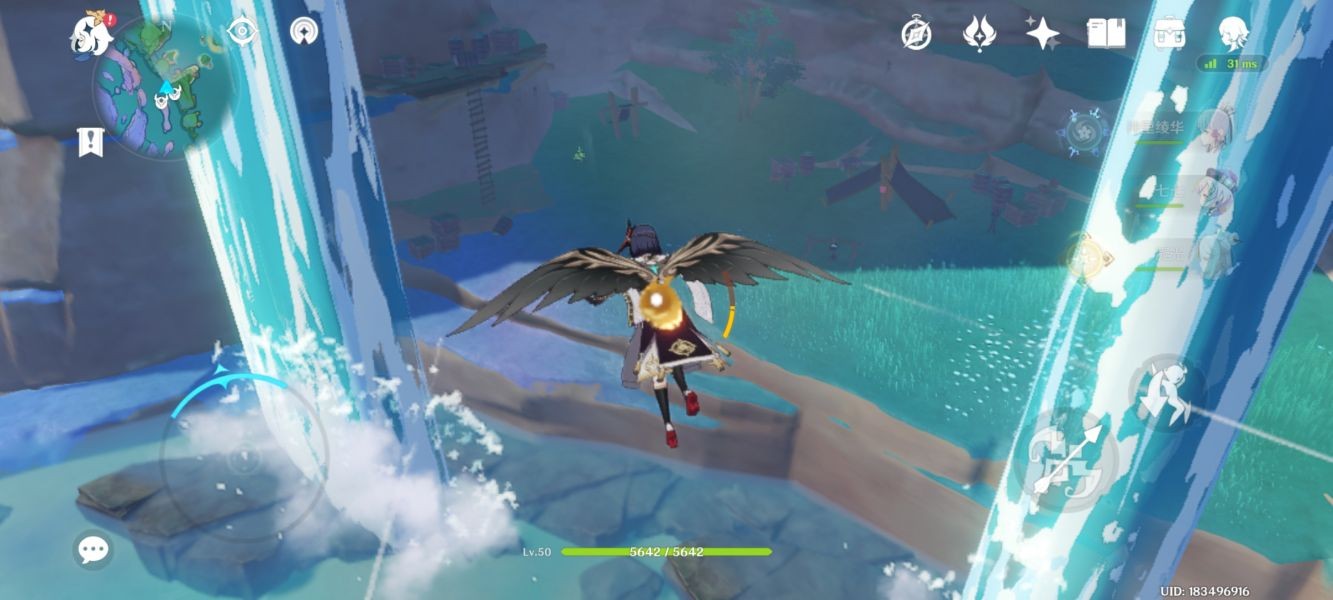Open the quest log banner icon
This screenshot has width=1333, height=600.
(91, 141)
